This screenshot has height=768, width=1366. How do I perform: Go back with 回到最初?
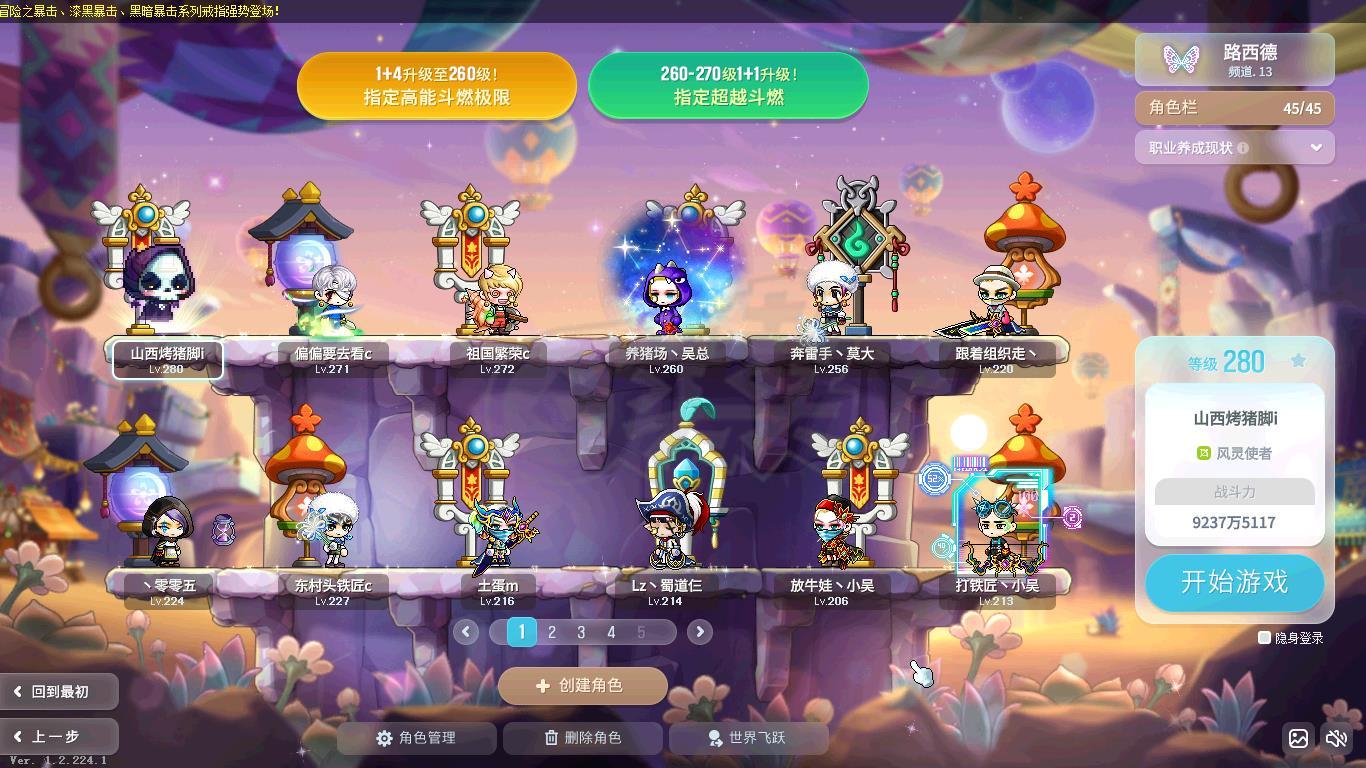click(59, 691)
